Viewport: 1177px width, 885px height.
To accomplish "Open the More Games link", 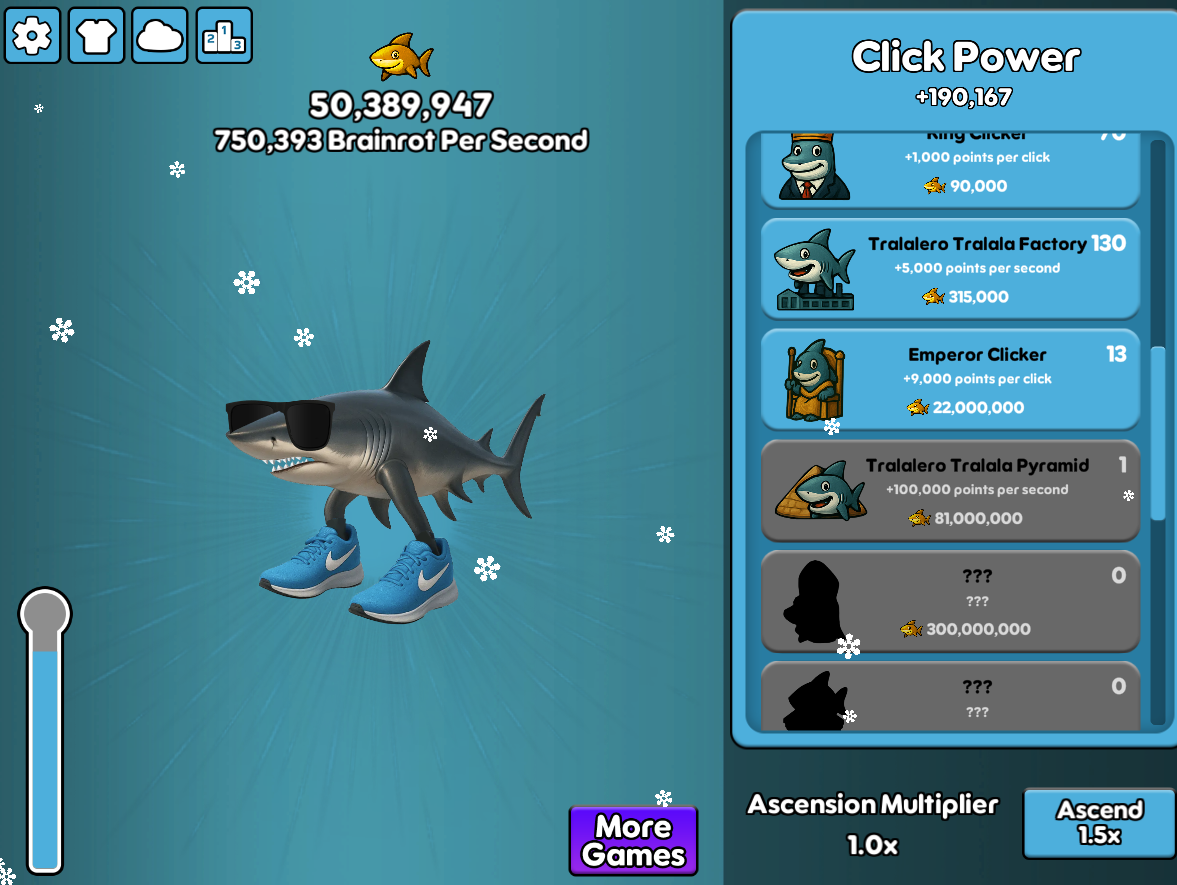I will [x=633, y=841].
